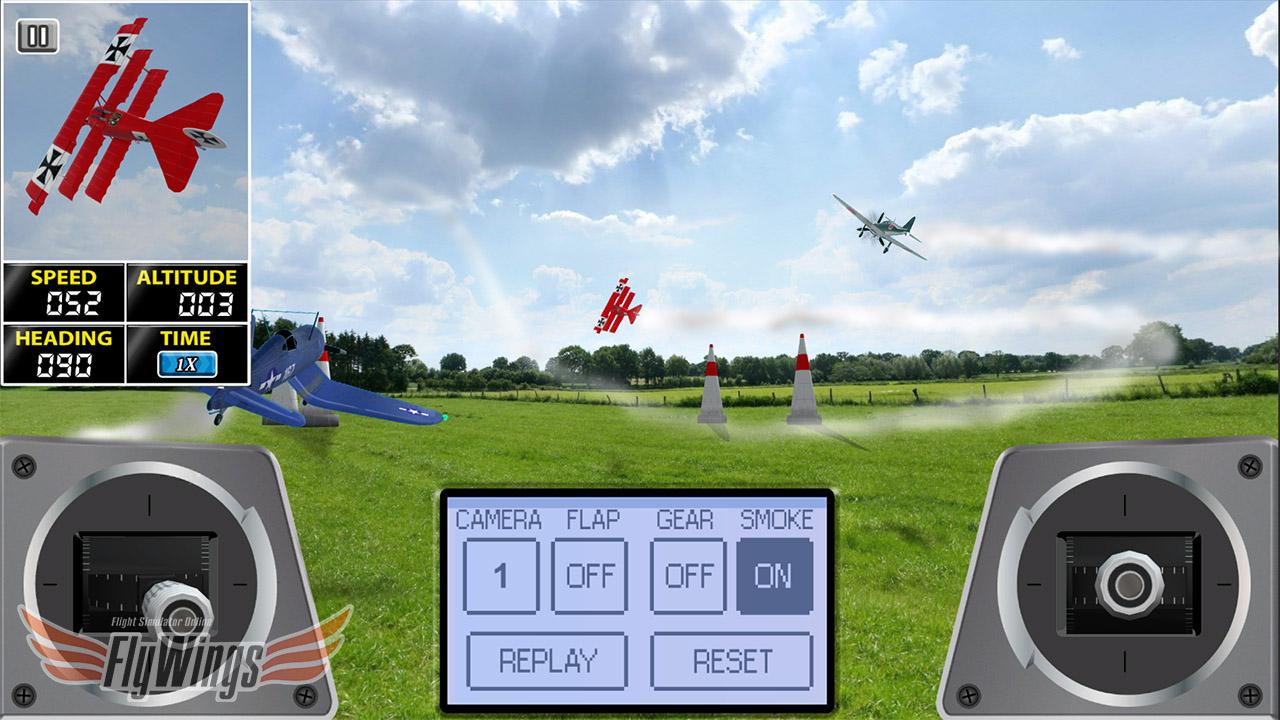
Task: Toggle the GEAR setting
Action: (x=689, y=575)
